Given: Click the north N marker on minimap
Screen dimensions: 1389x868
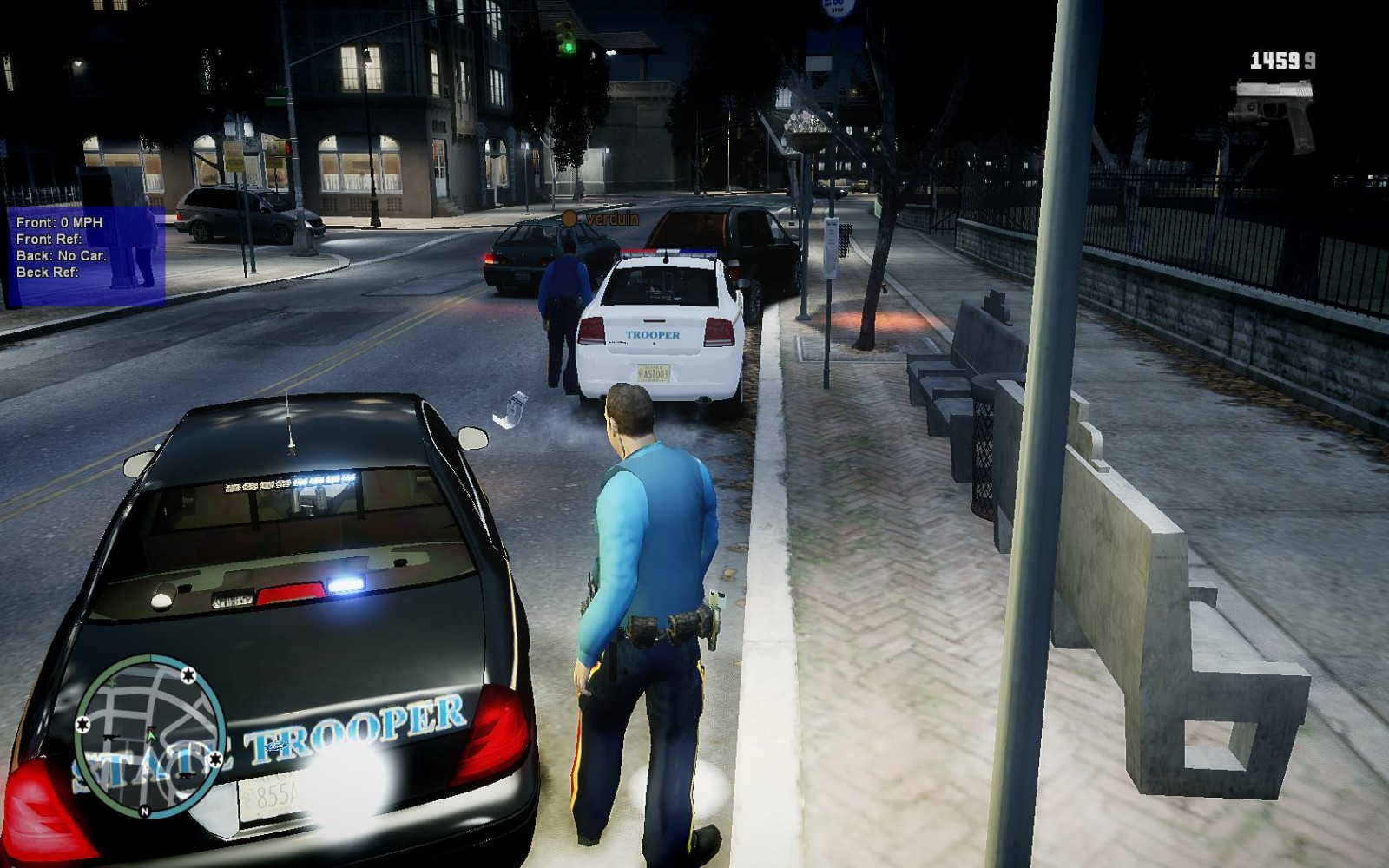Looking at the screenshot, I should (x=144, y=812).
